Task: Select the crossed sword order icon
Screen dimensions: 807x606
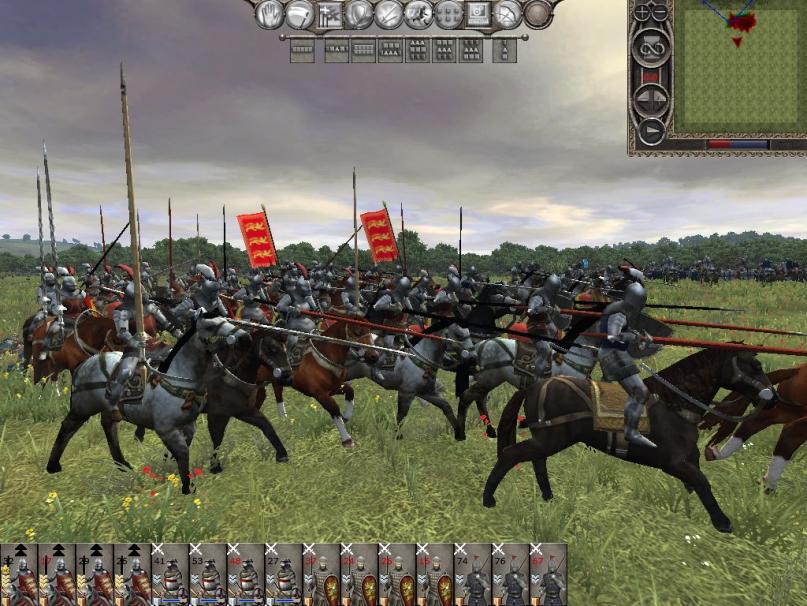Action: click(x=389, y=14)
